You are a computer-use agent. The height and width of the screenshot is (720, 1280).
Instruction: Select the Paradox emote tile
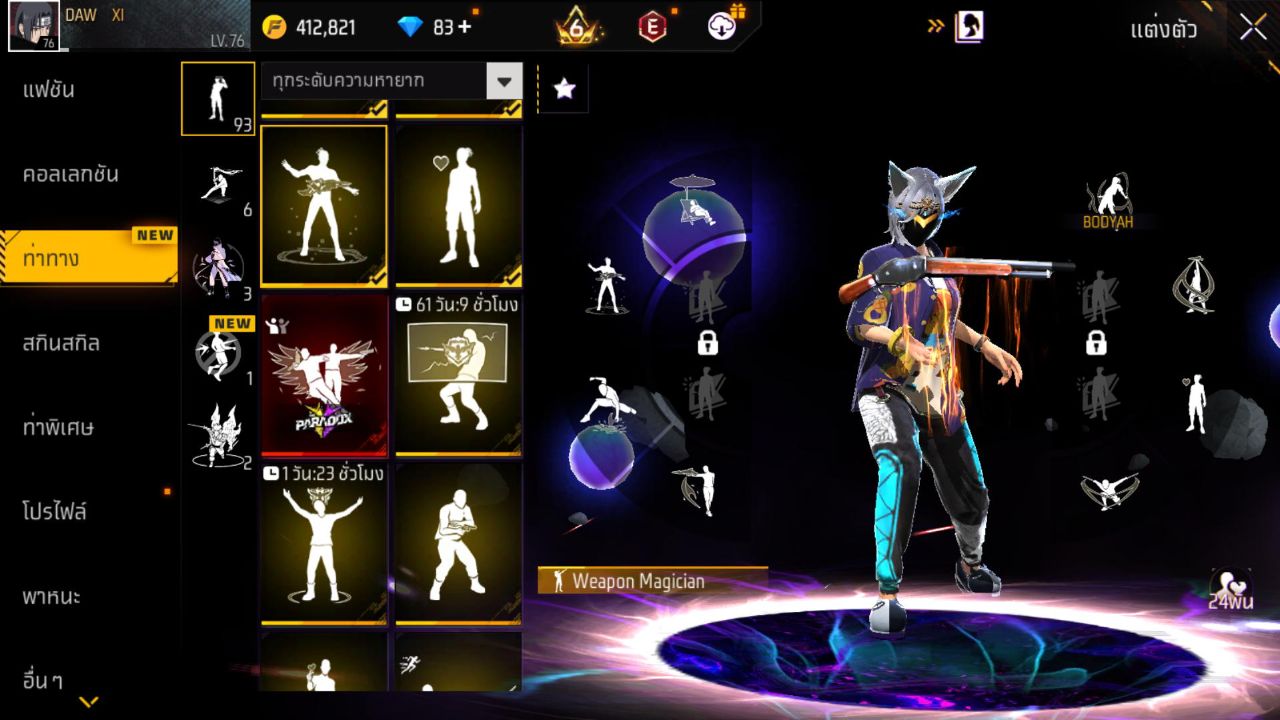[324, 375]
